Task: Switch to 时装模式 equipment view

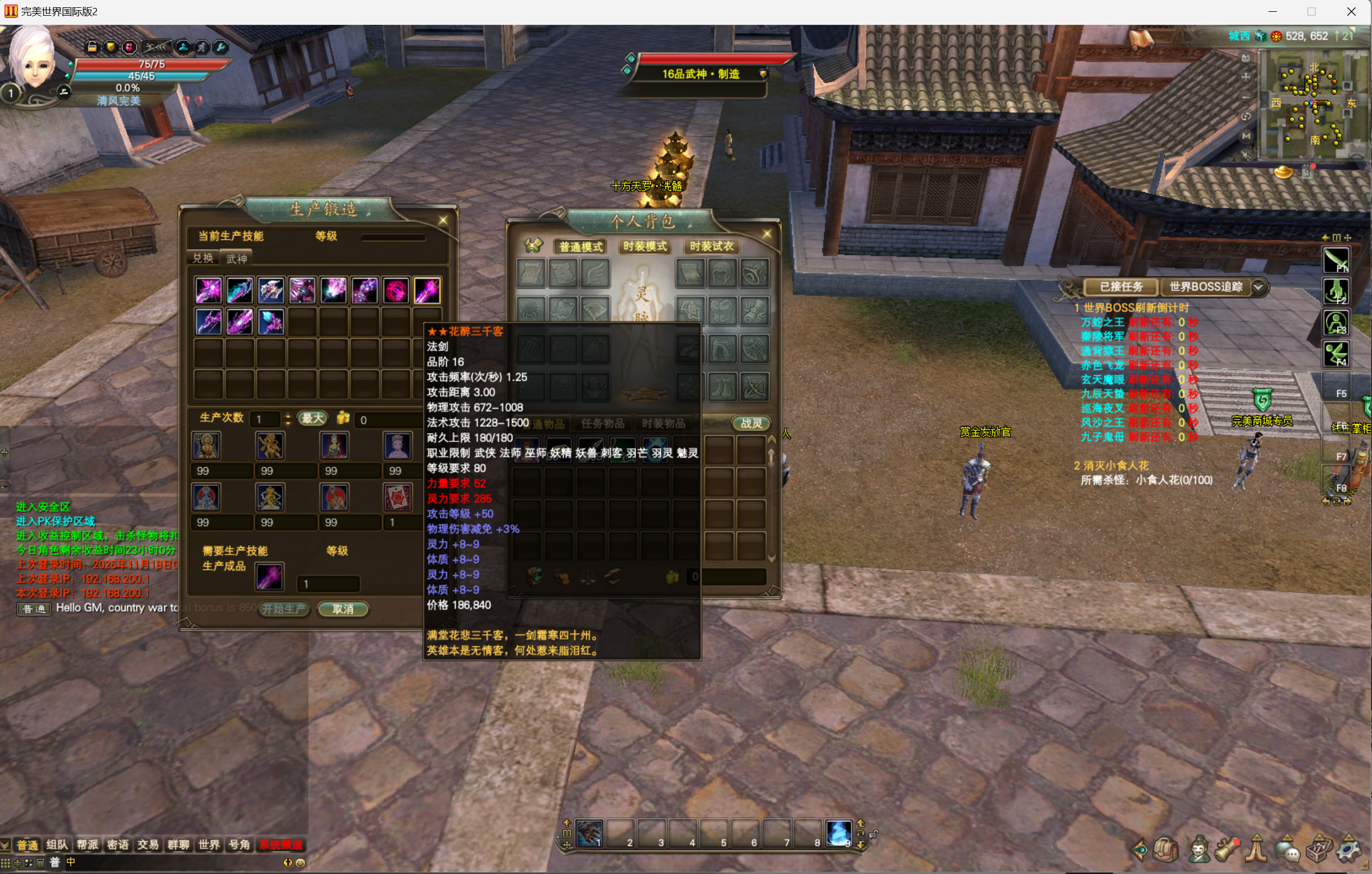Action: point(645,246)
